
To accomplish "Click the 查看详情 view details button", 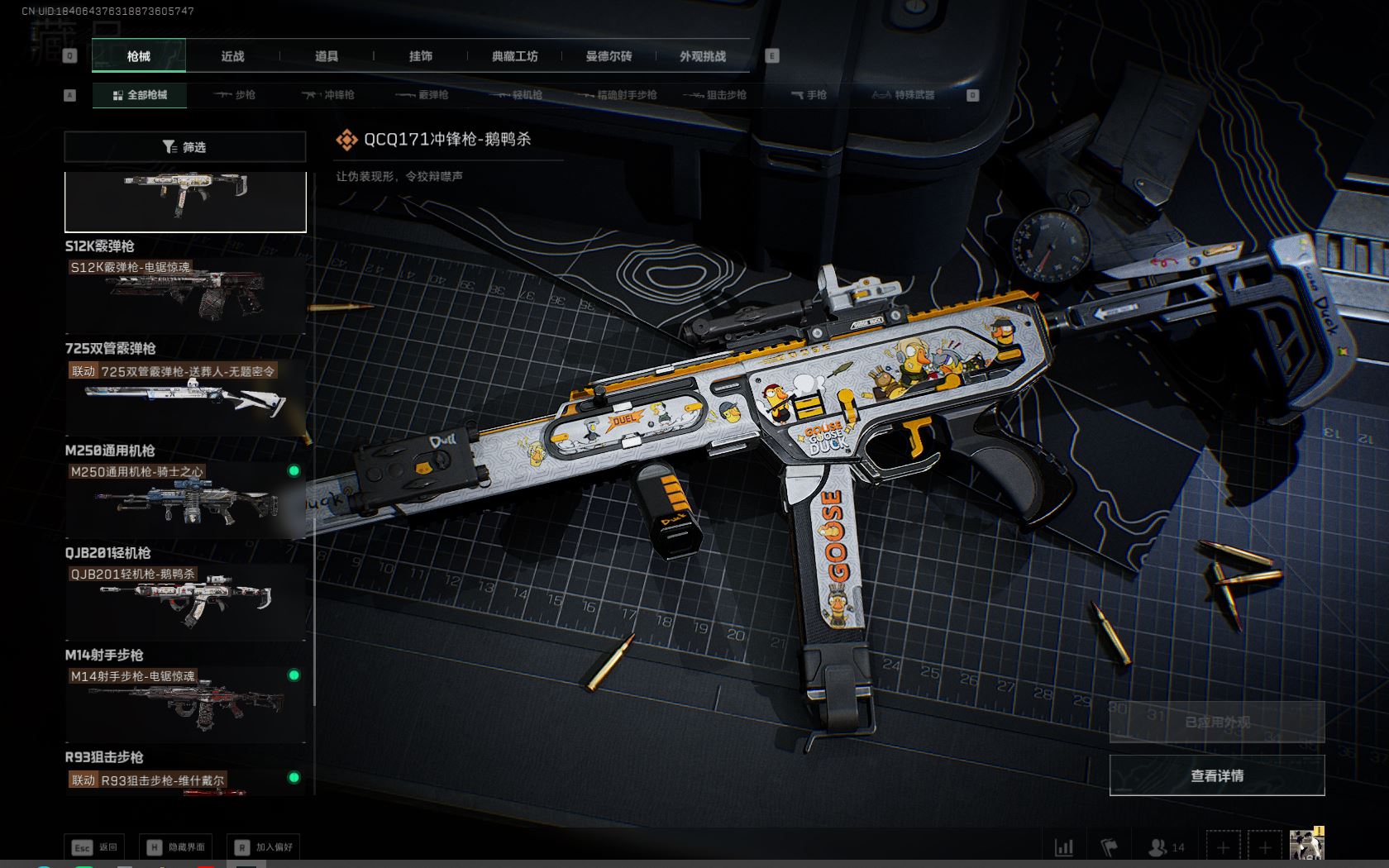I will coord(1216,775).
